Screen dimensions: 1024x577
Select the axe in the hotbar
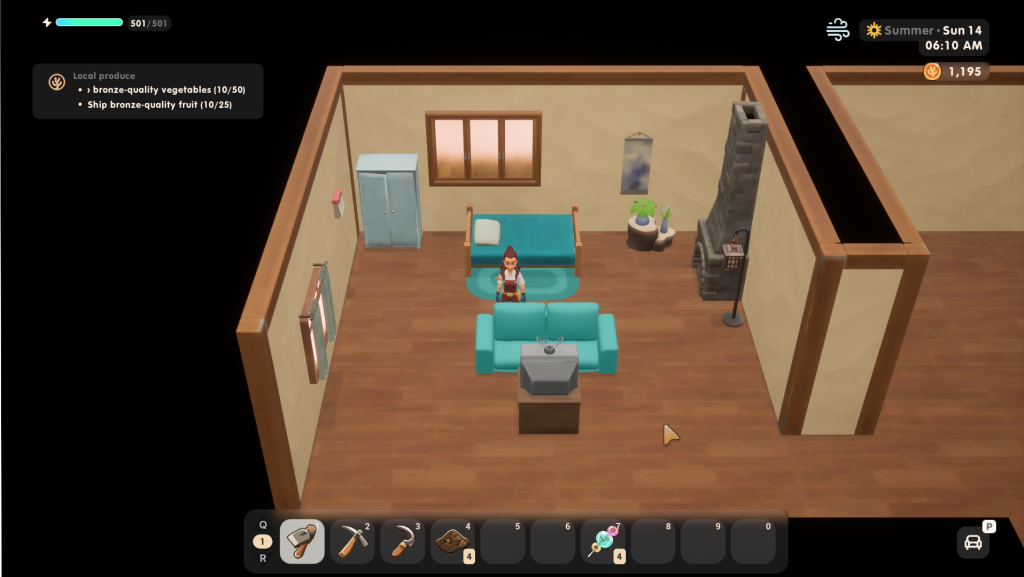coord(302,542)
